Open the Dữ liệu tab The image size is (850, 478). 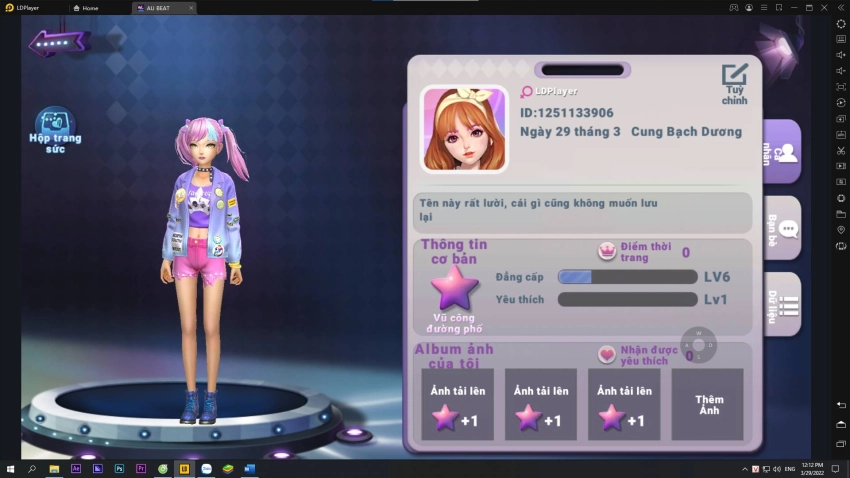[783, 305]
